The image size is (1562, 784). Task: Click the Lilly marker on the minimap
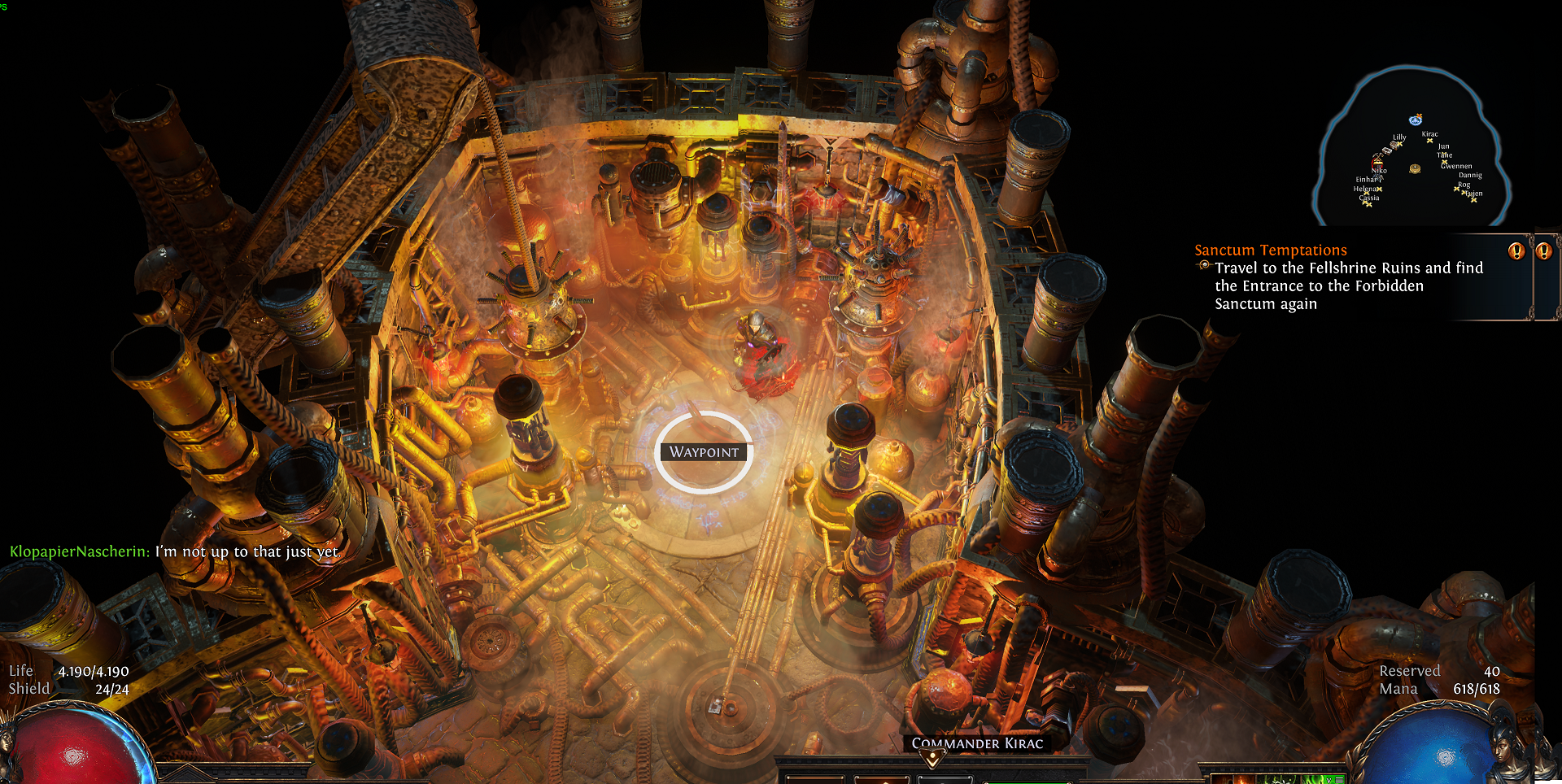click(1398, 144)
